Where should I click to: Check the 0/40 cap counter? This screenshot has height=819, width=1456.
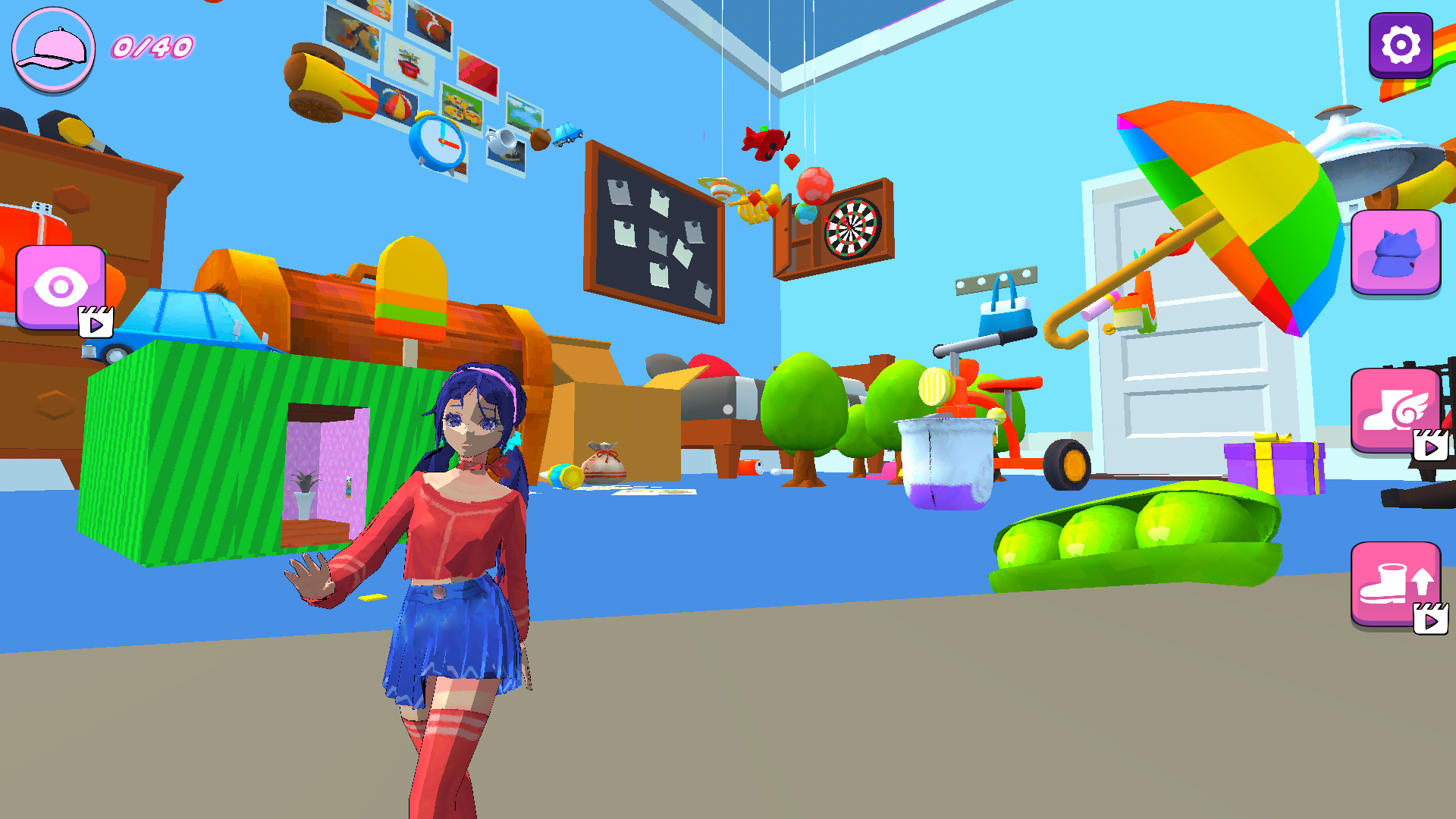pos(151,49)
